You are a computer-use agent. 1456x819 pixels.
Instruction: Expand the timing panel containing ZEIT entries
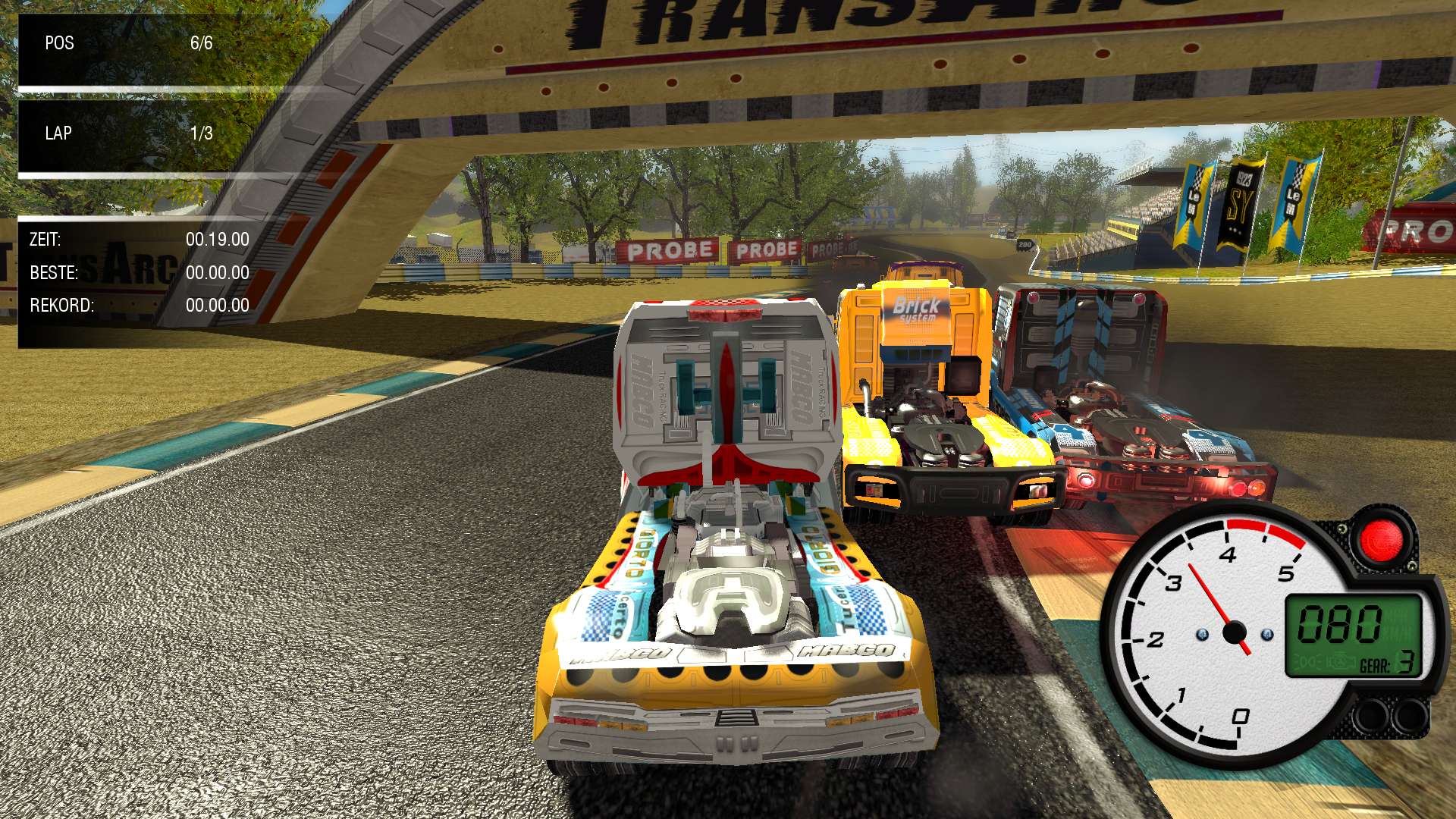[x=136, y=273]
